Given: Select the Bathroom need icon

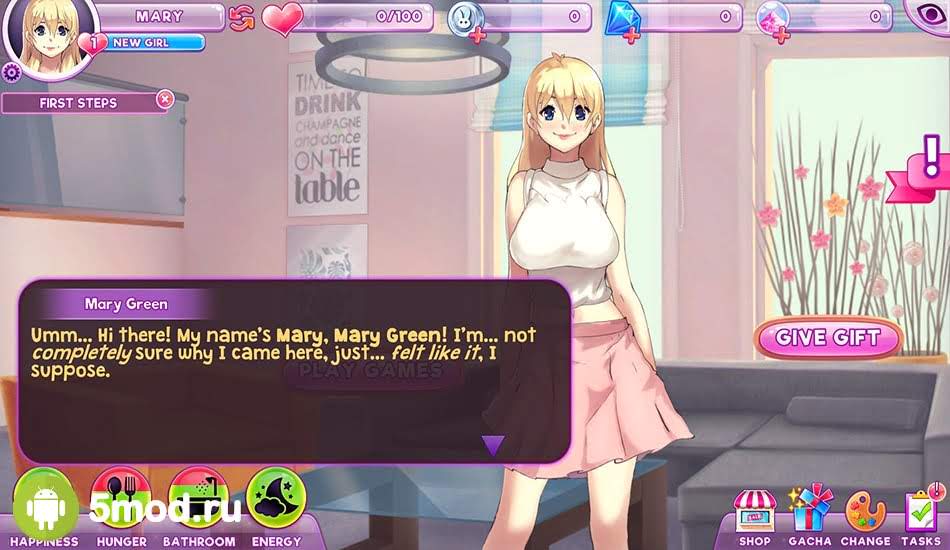Looking at the screenshot, I should [x=199, y=500].
